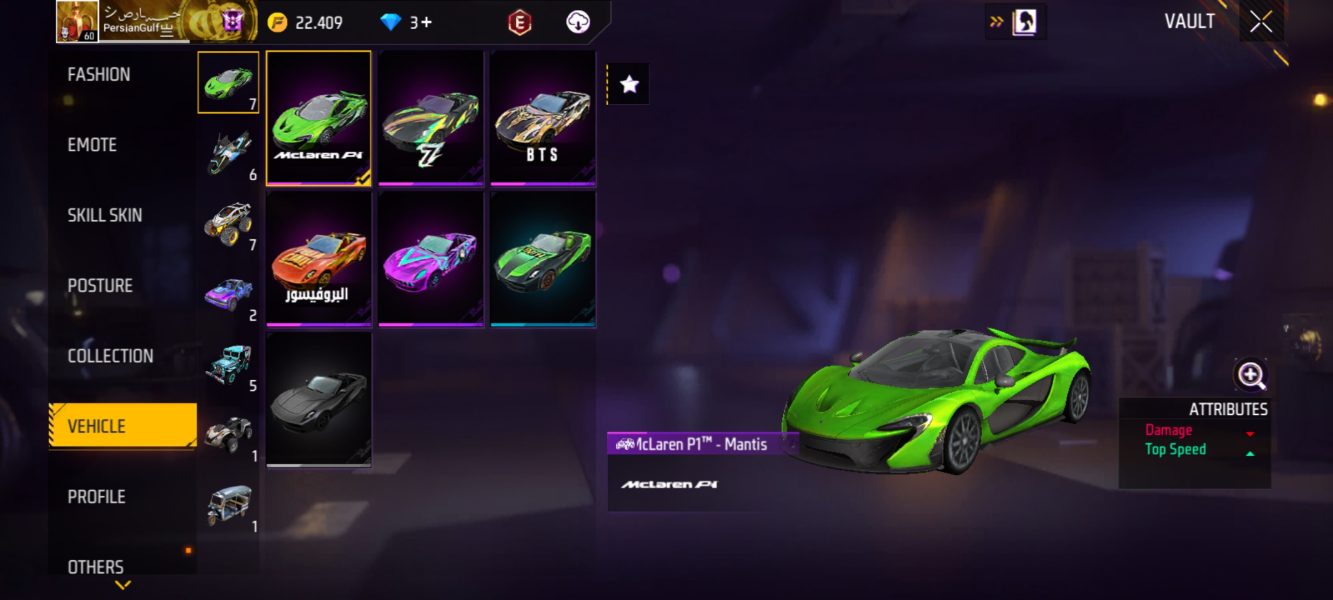The image size is (1333, 600).
Task: Switch to the Emote tab
Action: [92, 145]
